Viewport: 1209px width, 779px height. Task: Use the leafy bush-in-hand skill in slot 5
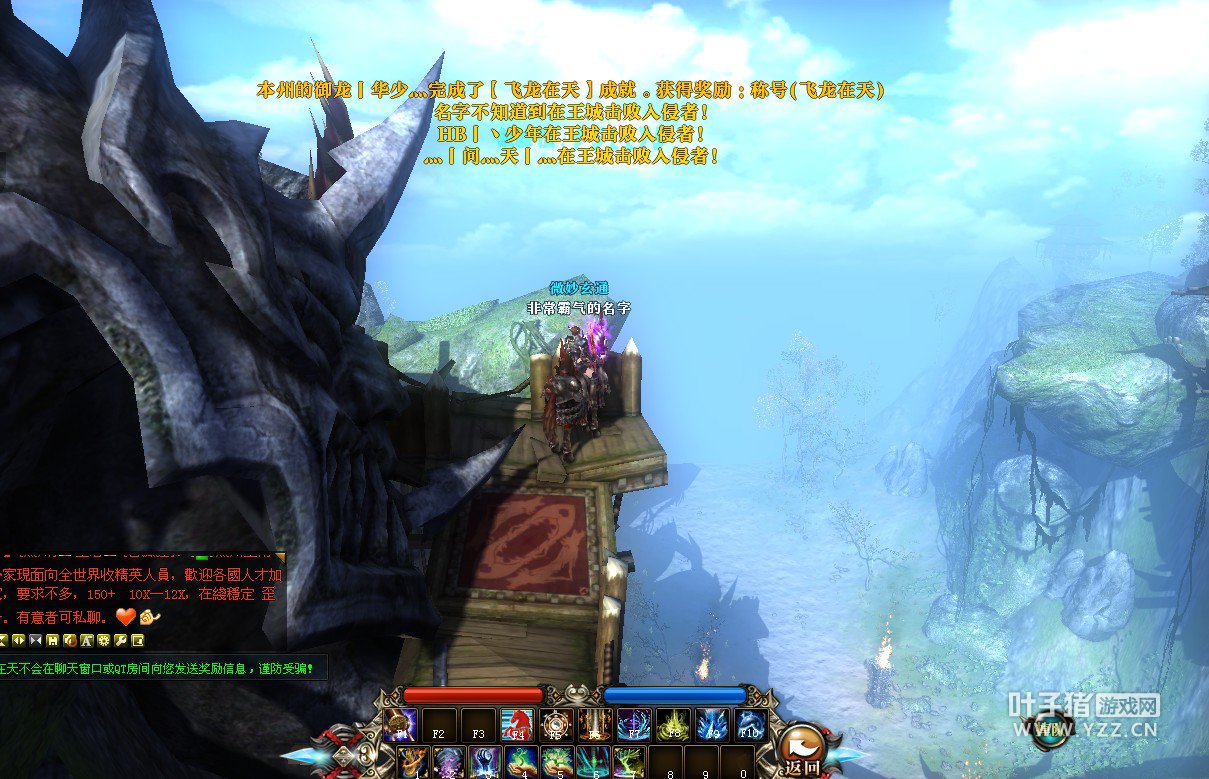tap(557, 762)
